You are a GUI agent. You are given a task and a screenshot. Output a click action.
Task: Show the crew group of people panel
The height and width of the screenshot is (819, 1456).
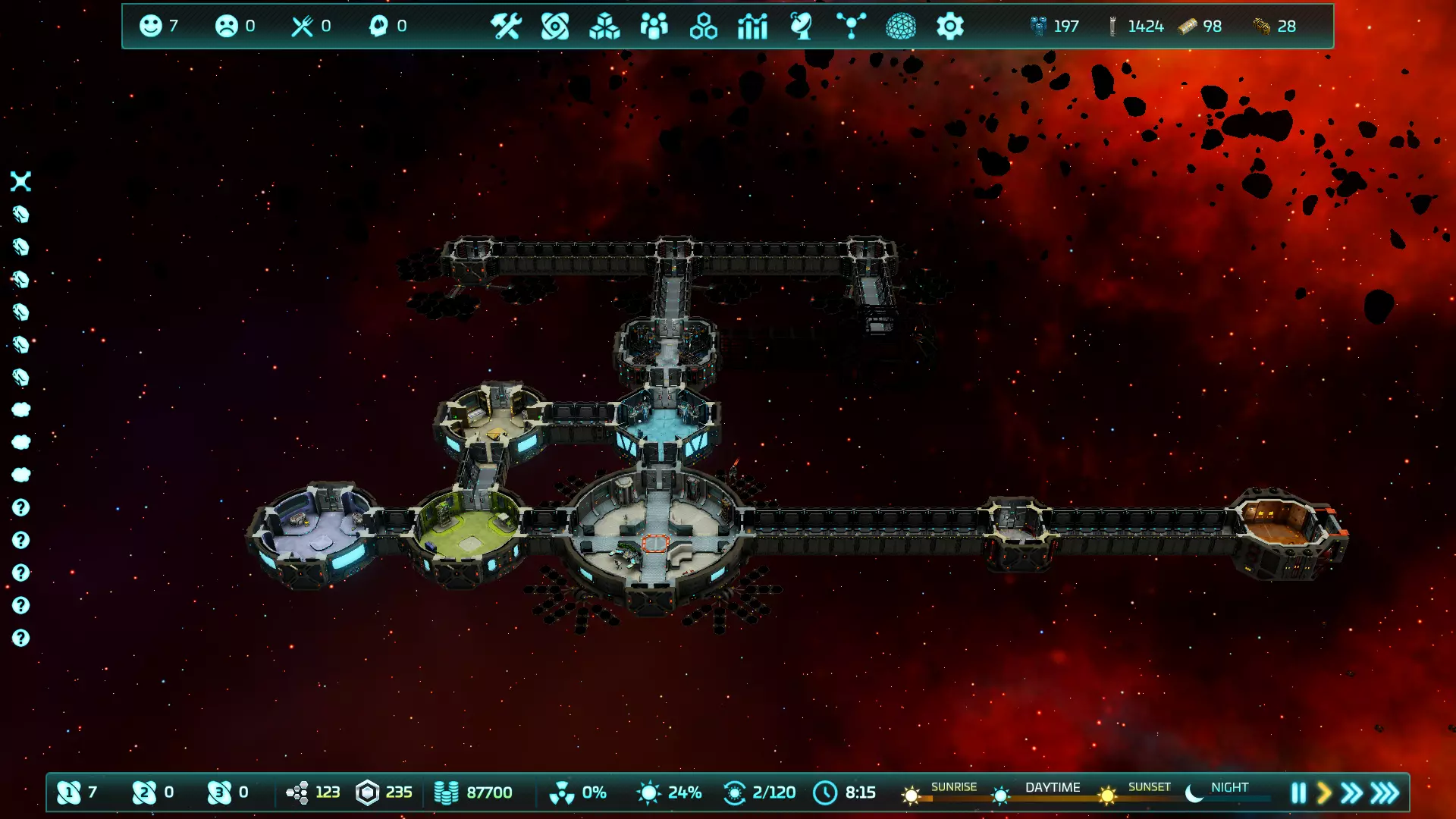coord(654,27)
